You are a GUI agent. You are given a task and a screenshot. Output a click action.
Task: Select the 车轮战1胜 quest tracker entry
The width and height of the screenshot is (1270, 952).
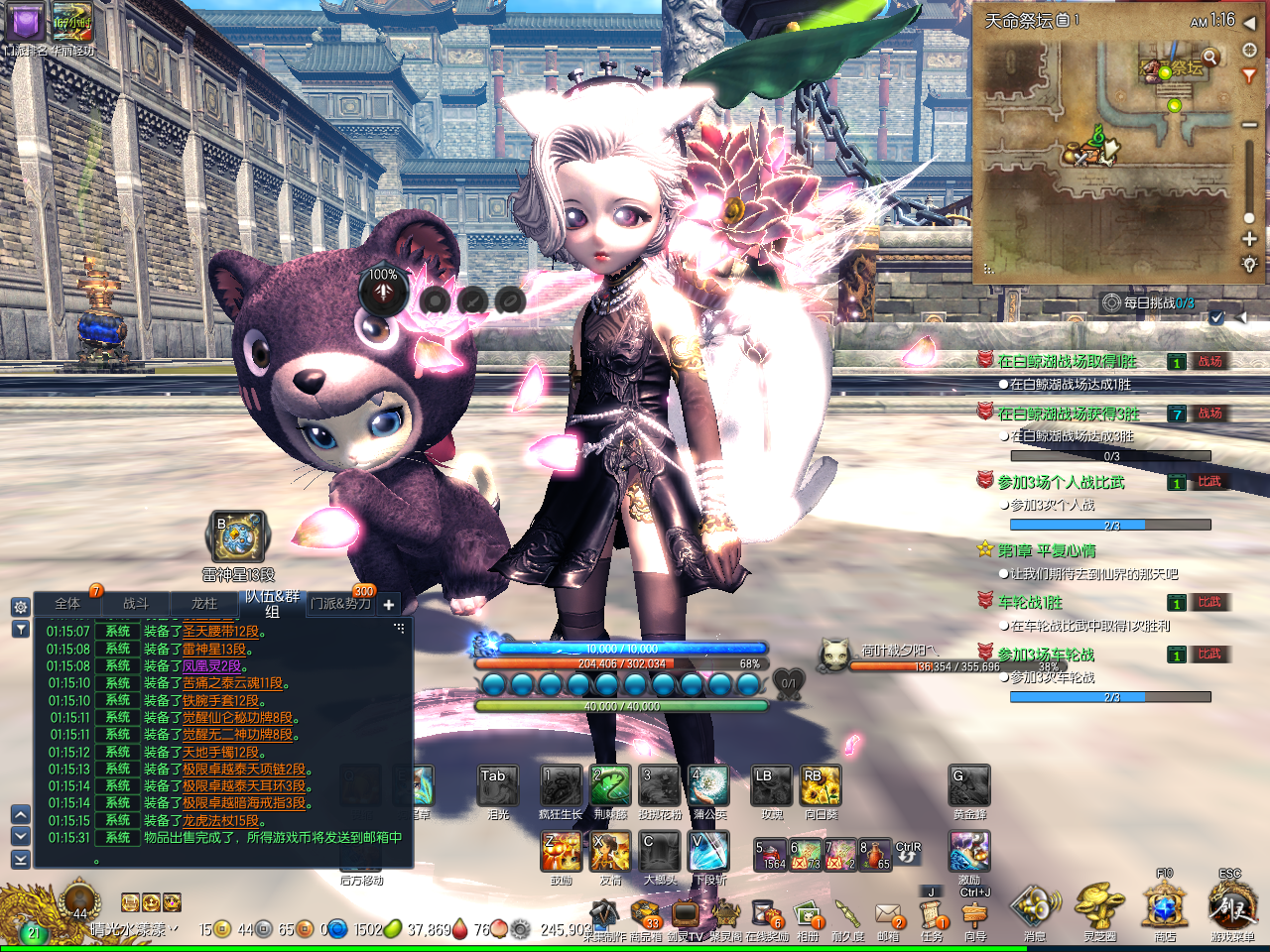(1030, 602)
